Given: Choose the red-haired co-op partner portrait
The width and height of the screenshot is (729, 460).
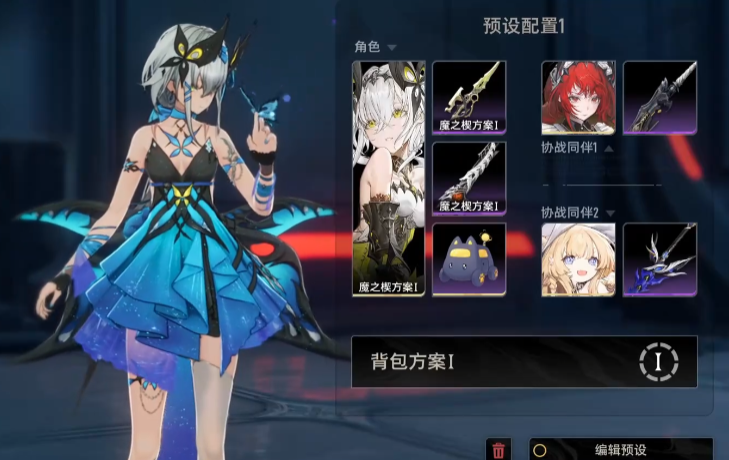Looking at the screenshot, I should pyautogui.click(x=578, y=97).
